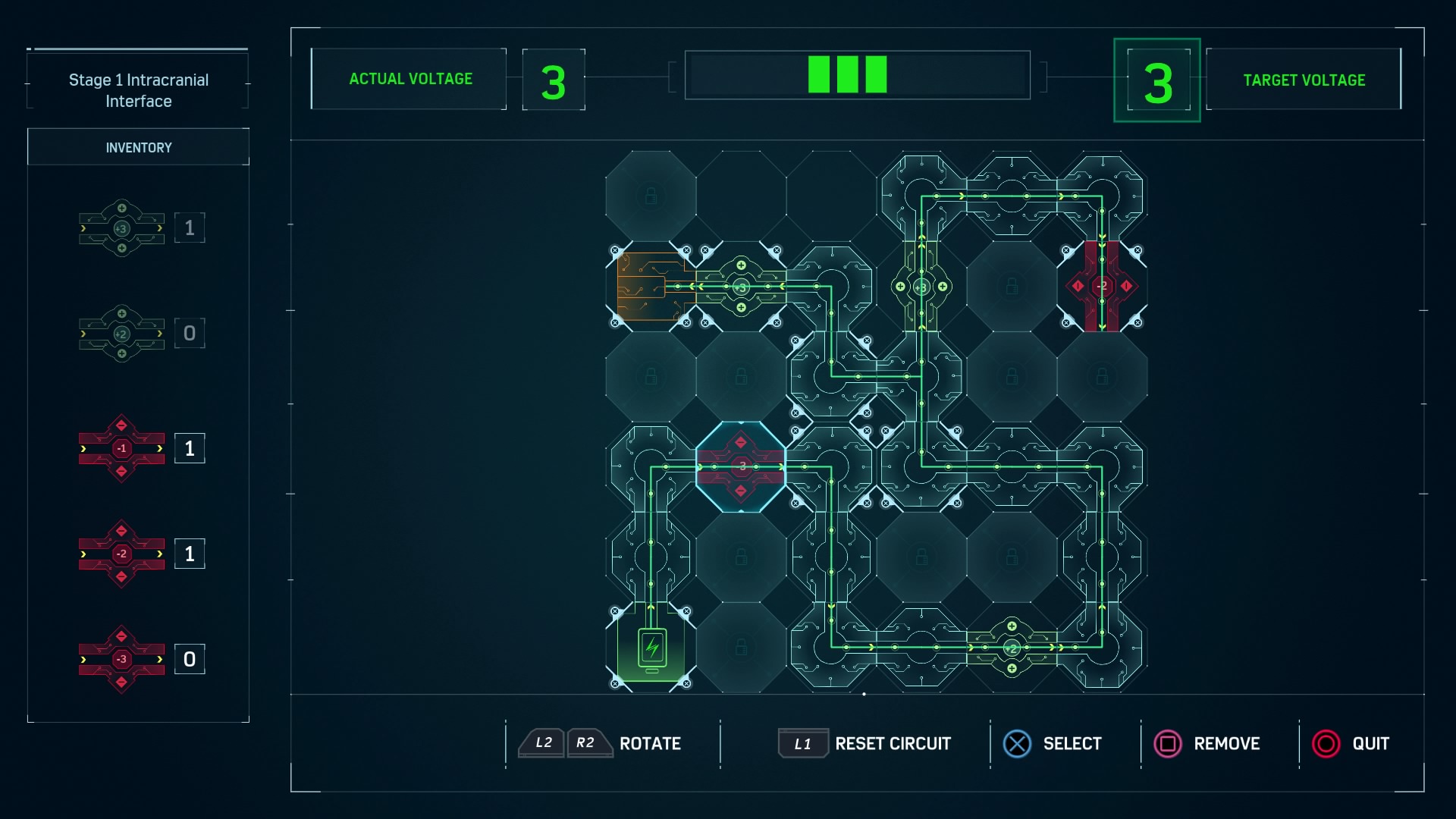
Task: Select the red -2 tile on the board
Action: [1102, 286]
